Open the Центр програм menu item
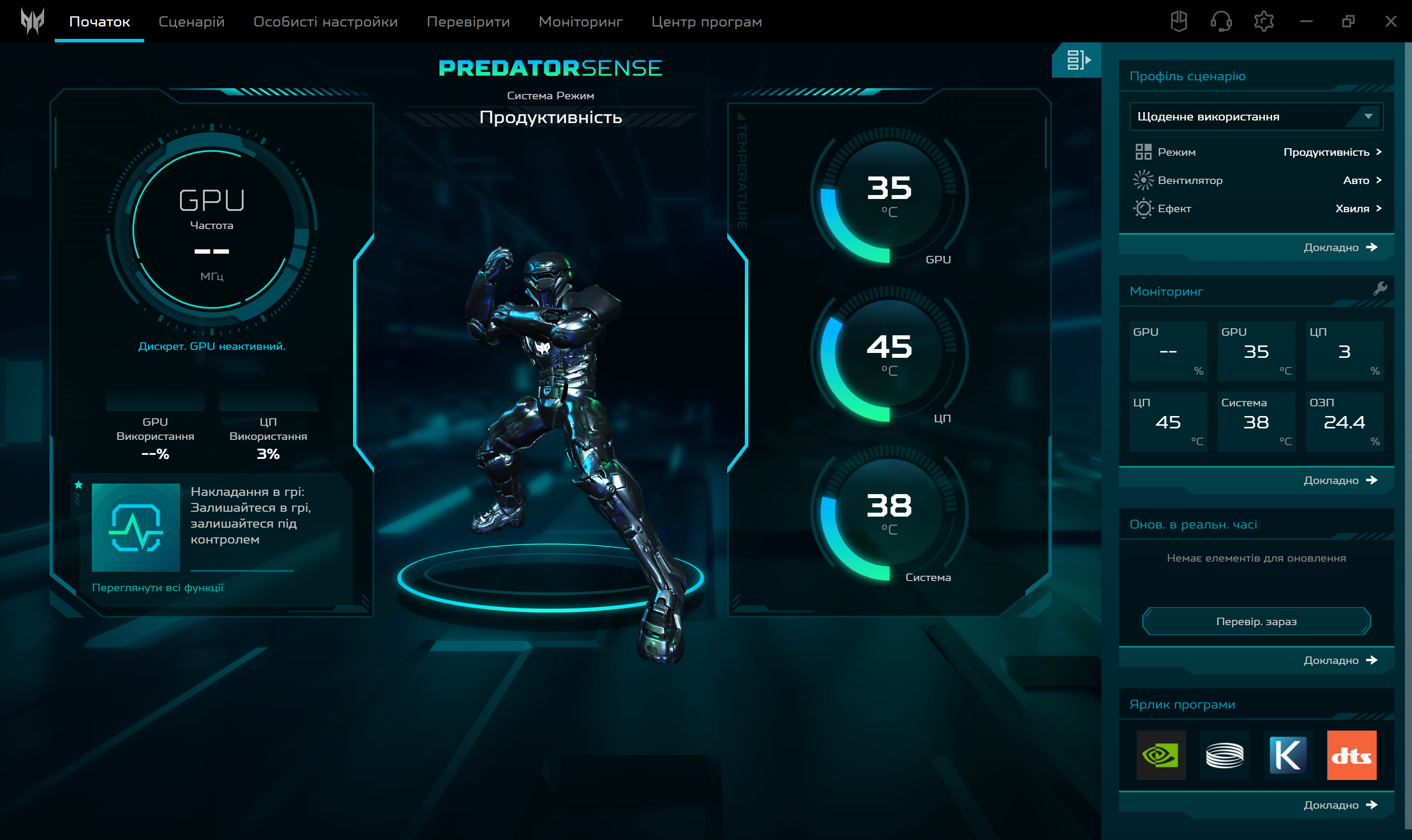The width and height of the screenshot is (1412, 840). pyautogui.click(x=707, y=22)
